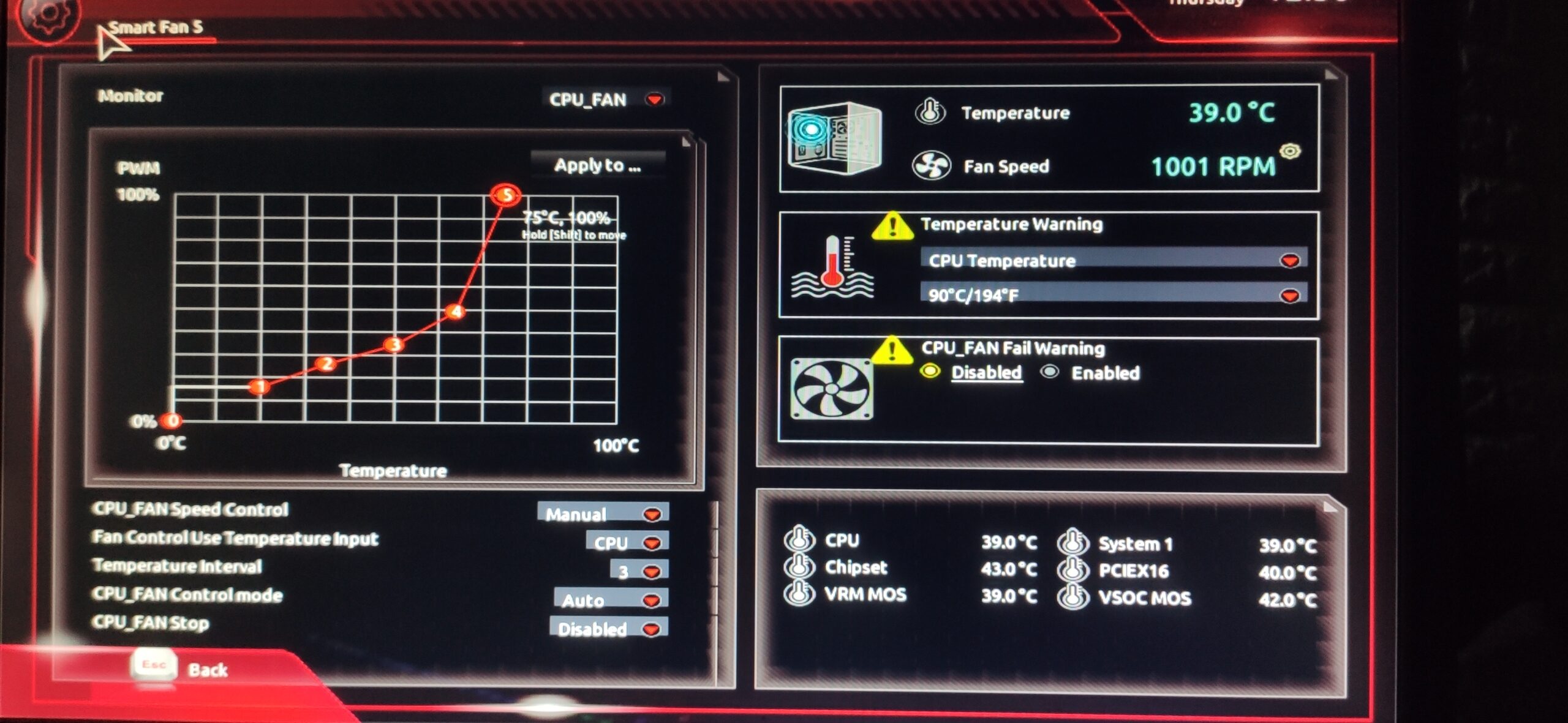
Task: Open the CPU_FAN monitor dropdown
Action: point(606,99)
